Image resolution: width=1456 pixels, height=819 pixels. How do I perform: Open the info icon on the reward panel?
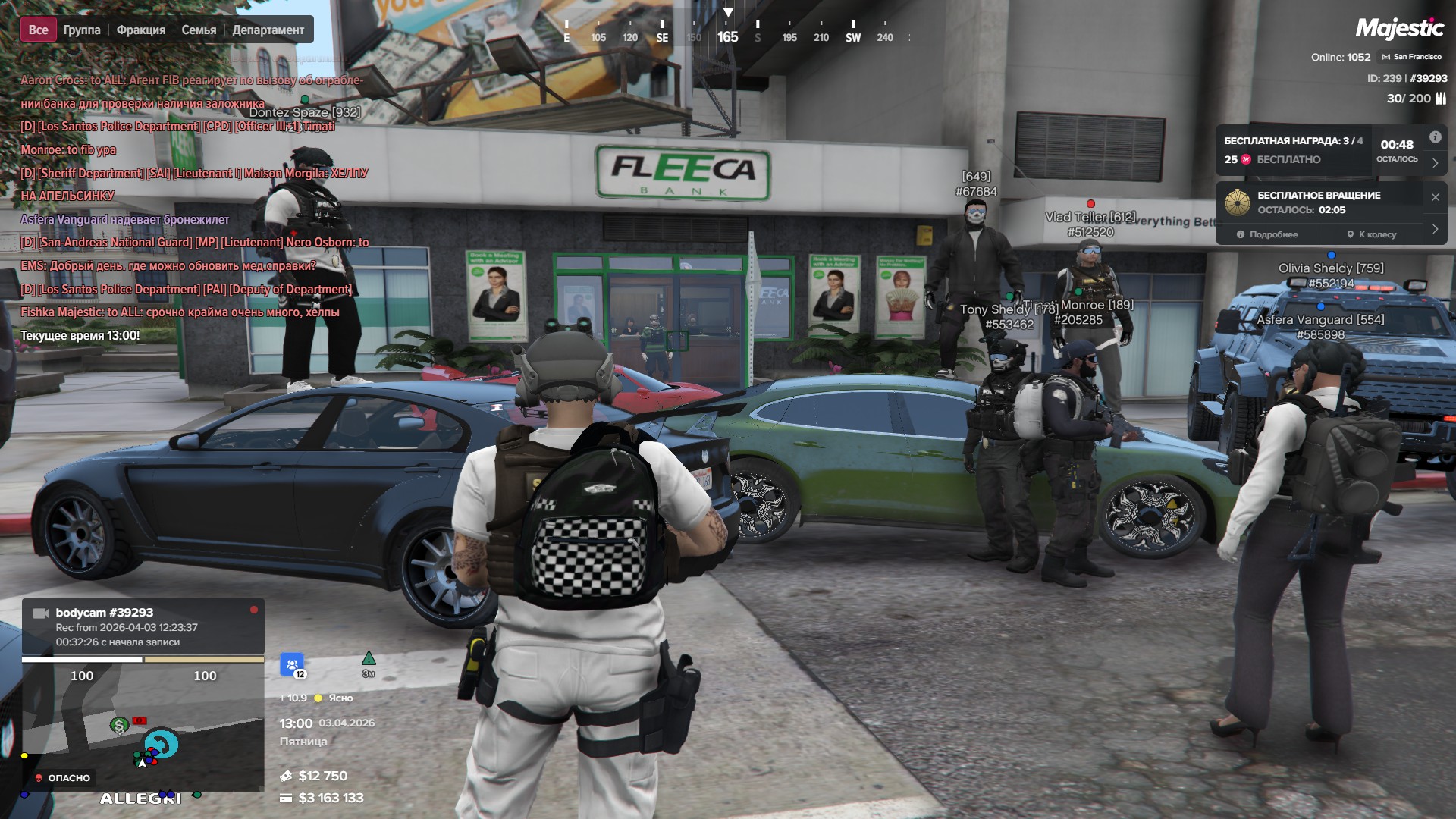pos(1435,137)
